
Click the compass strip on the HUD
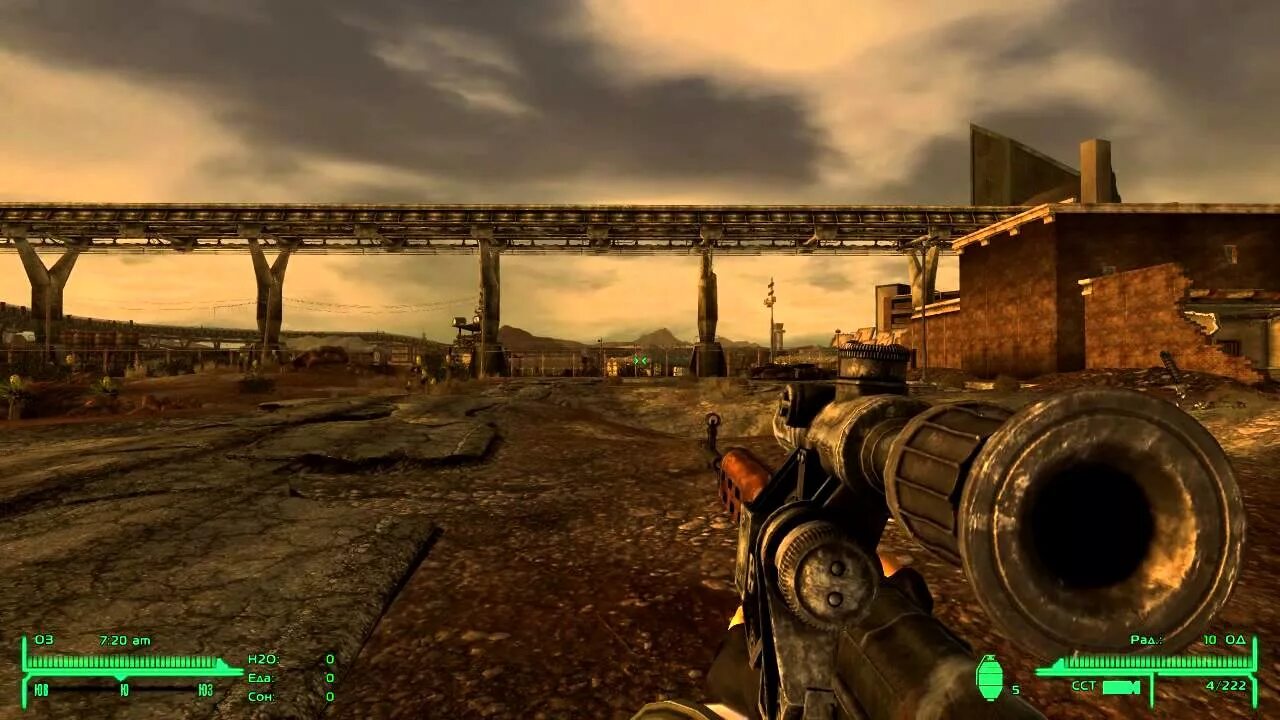pos(123,689)
